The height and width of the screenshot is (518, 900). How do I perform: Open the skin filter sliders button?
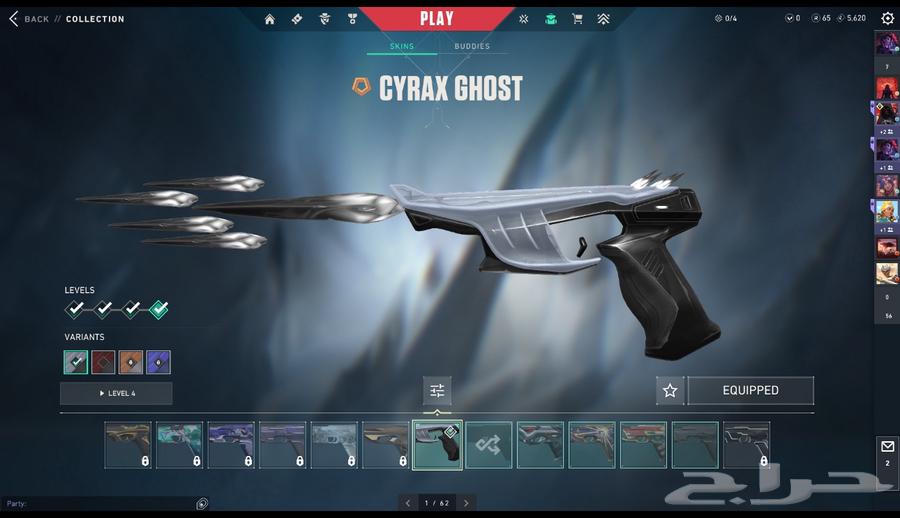coord(437,391)
